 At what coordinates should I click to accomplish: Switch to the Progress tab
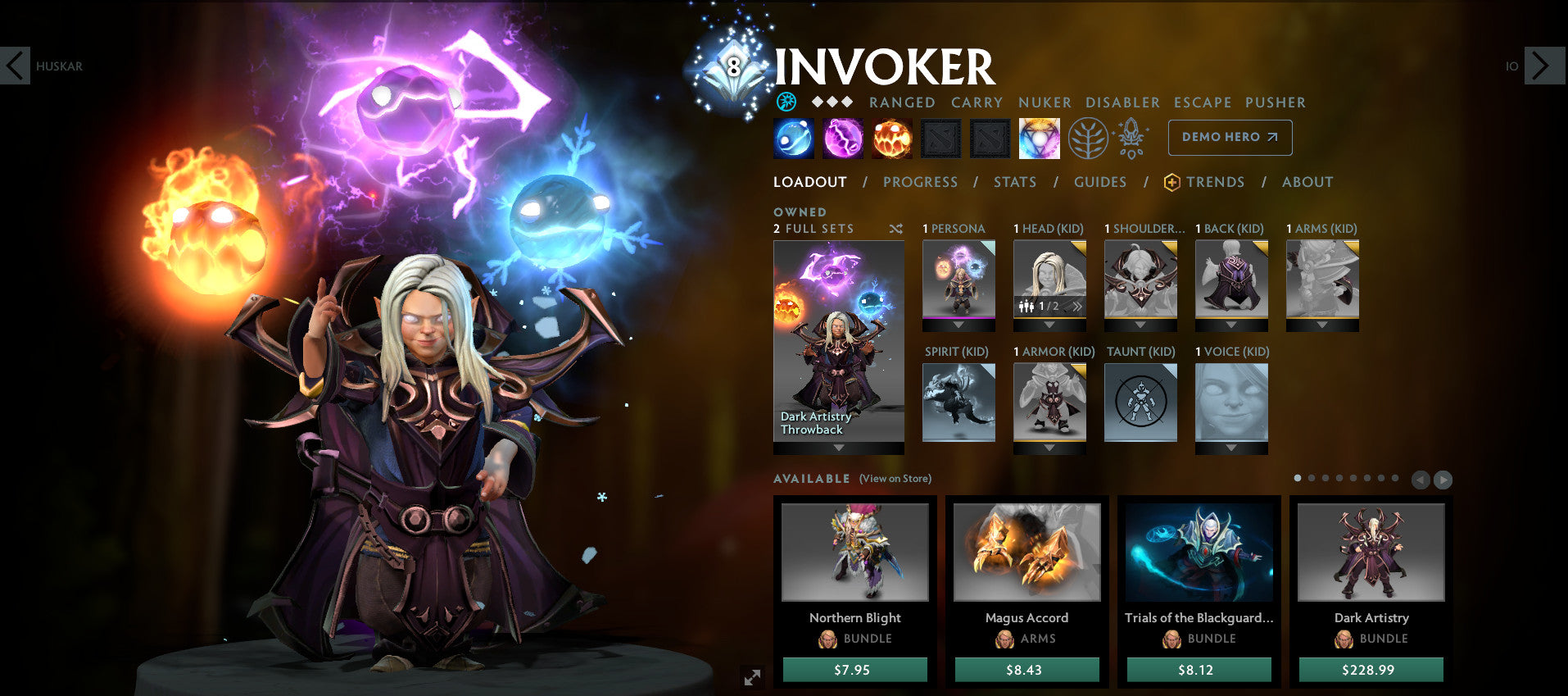[x=920, y=182]
